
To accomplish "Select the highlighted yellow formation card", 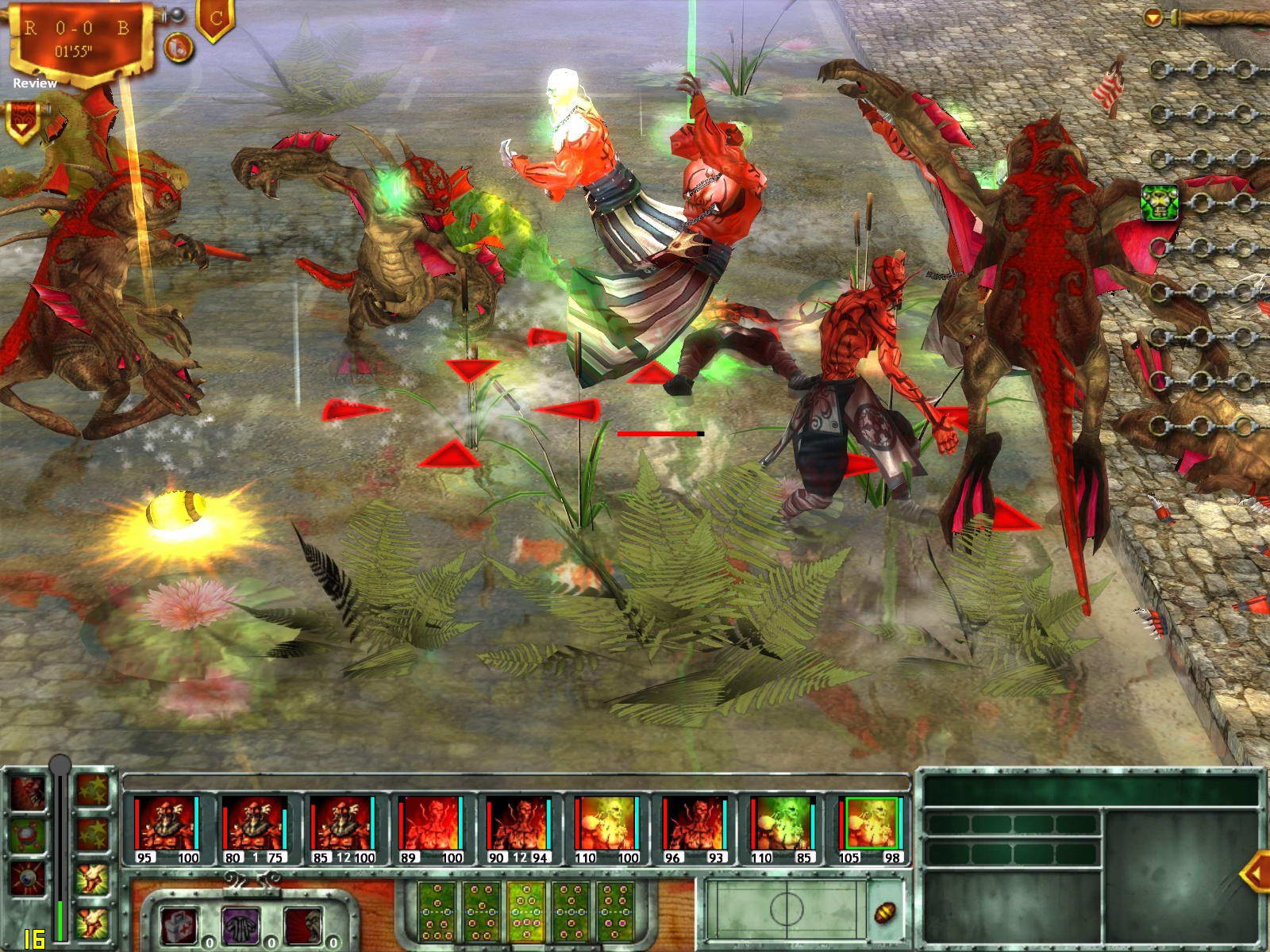I will [x=525, y=907].
